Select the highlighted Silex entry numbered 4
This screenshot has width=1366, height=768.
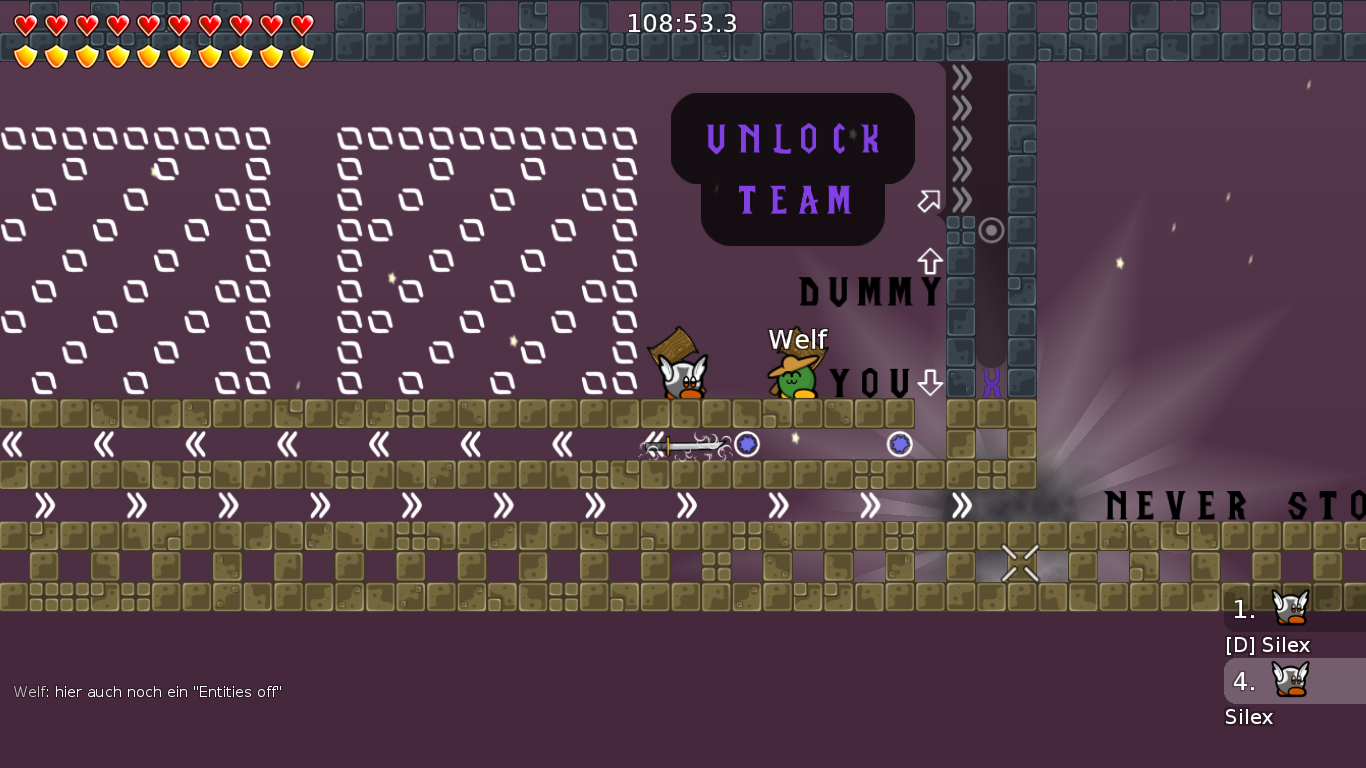pos(1292,681)
